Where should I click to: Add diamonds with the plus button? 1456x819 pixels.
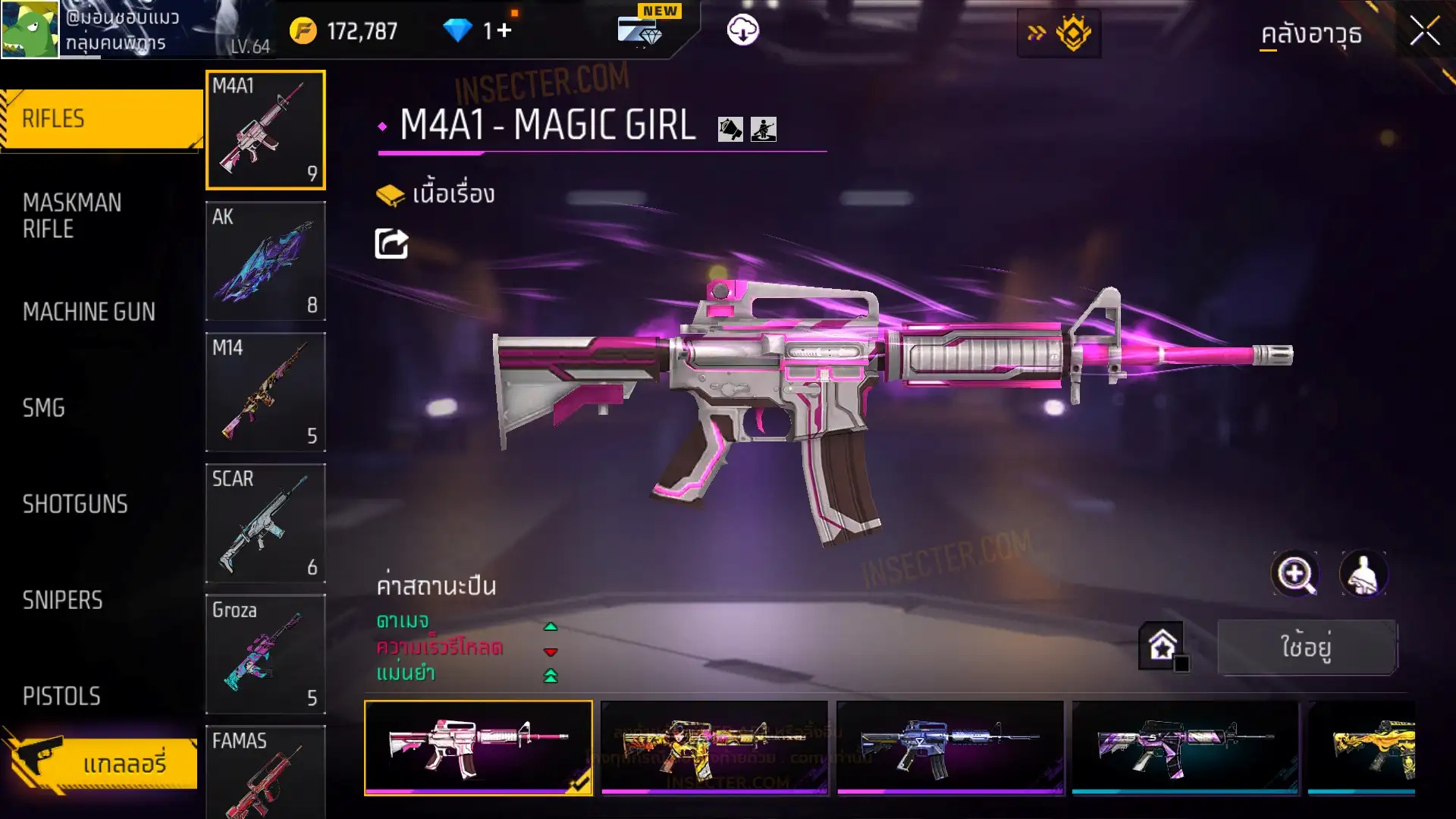(x=504, y=31)
